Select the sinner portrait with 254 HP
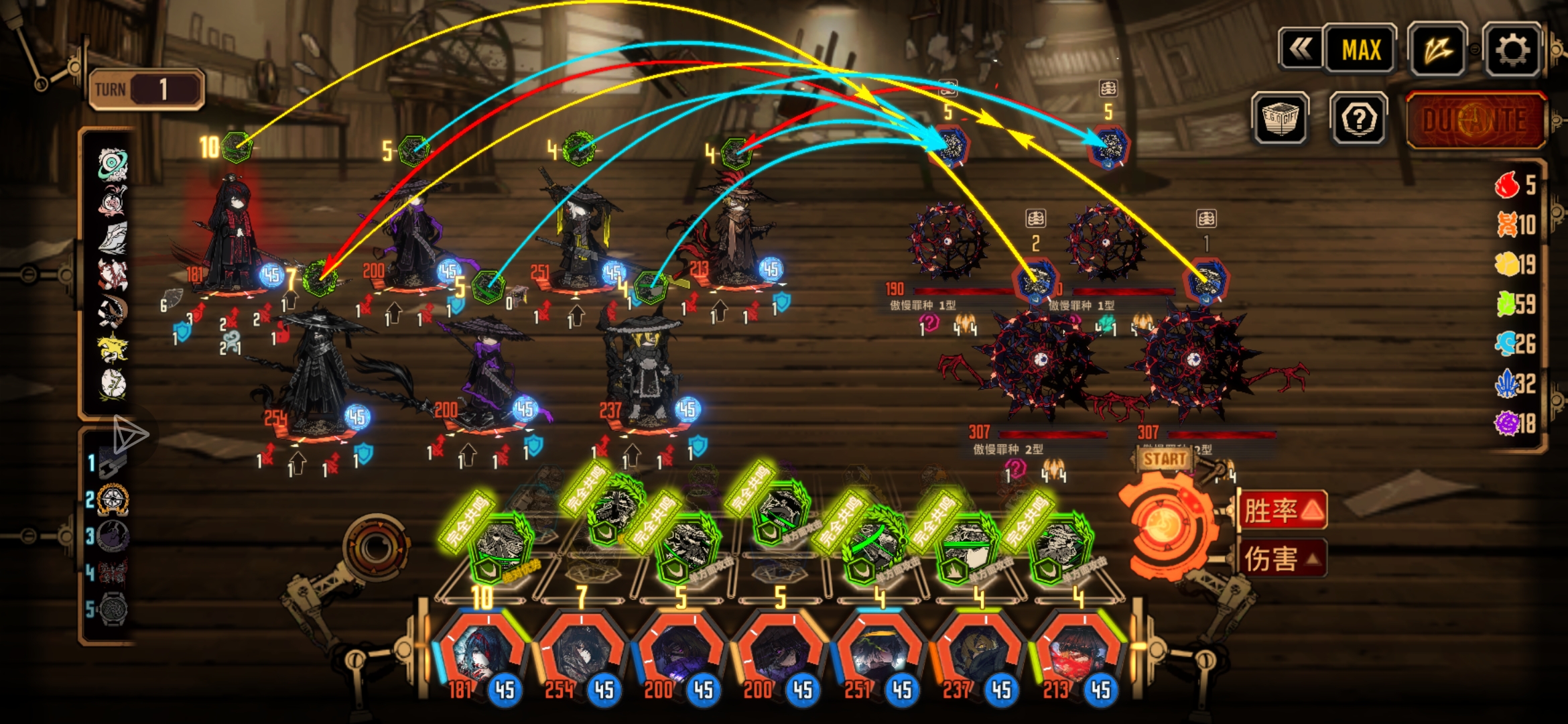This screenshot has height=724, width=1568. (x=580, y=654)
